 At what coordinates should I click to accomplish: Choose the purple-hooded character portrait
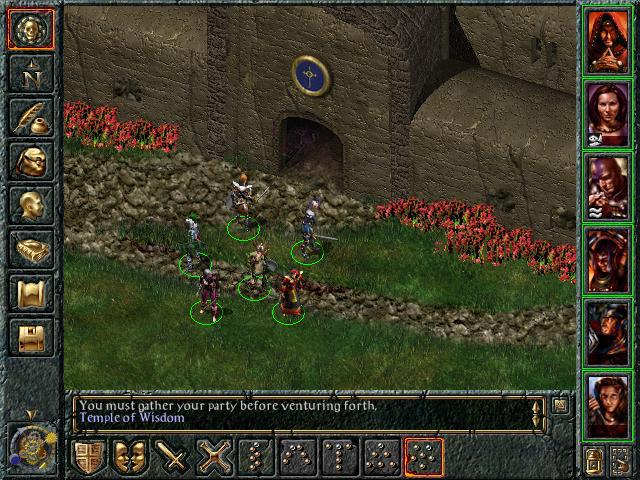(x=609, y=186)
